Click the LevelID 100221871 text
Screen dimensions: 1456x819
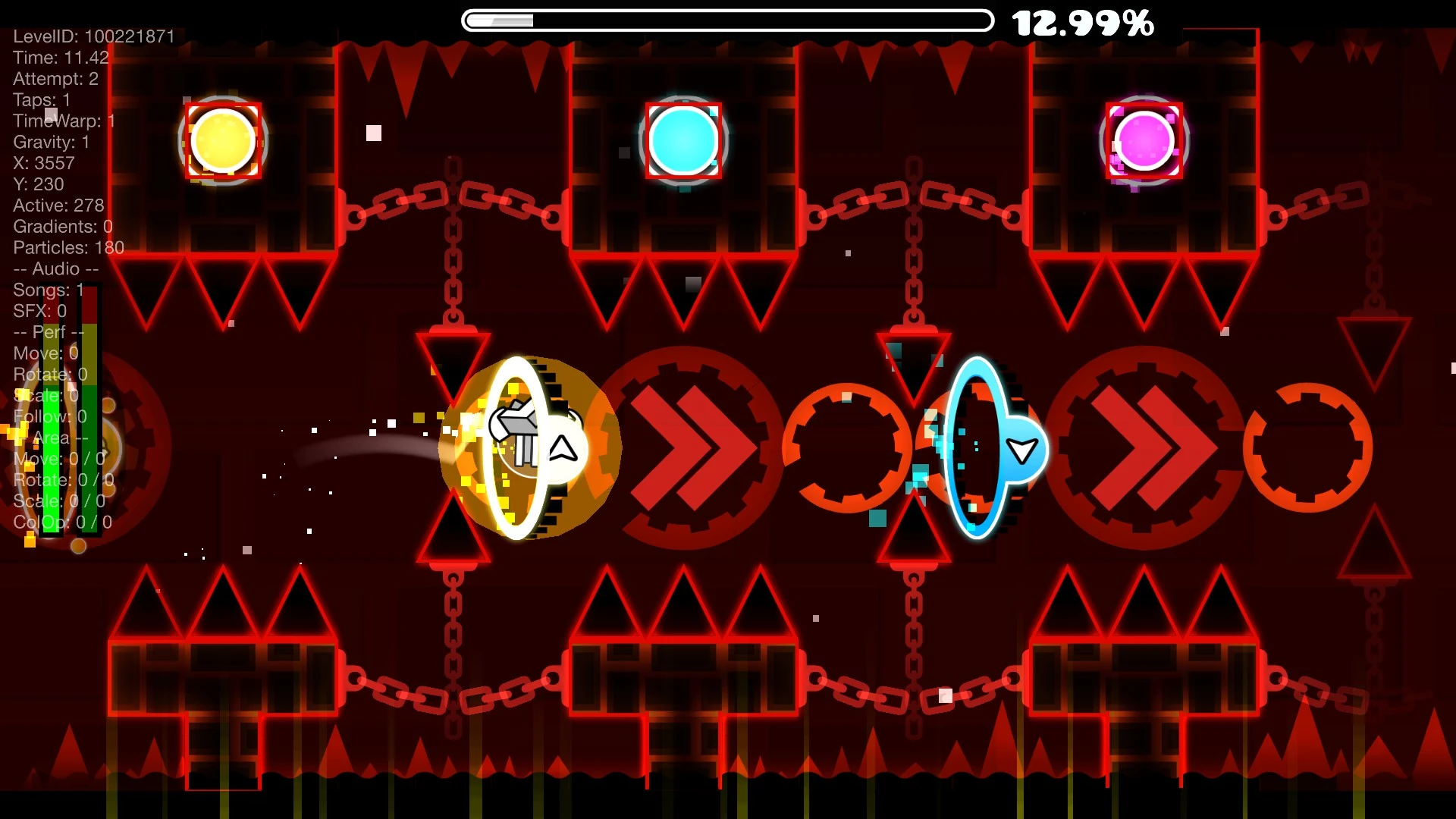click(93, 36)
